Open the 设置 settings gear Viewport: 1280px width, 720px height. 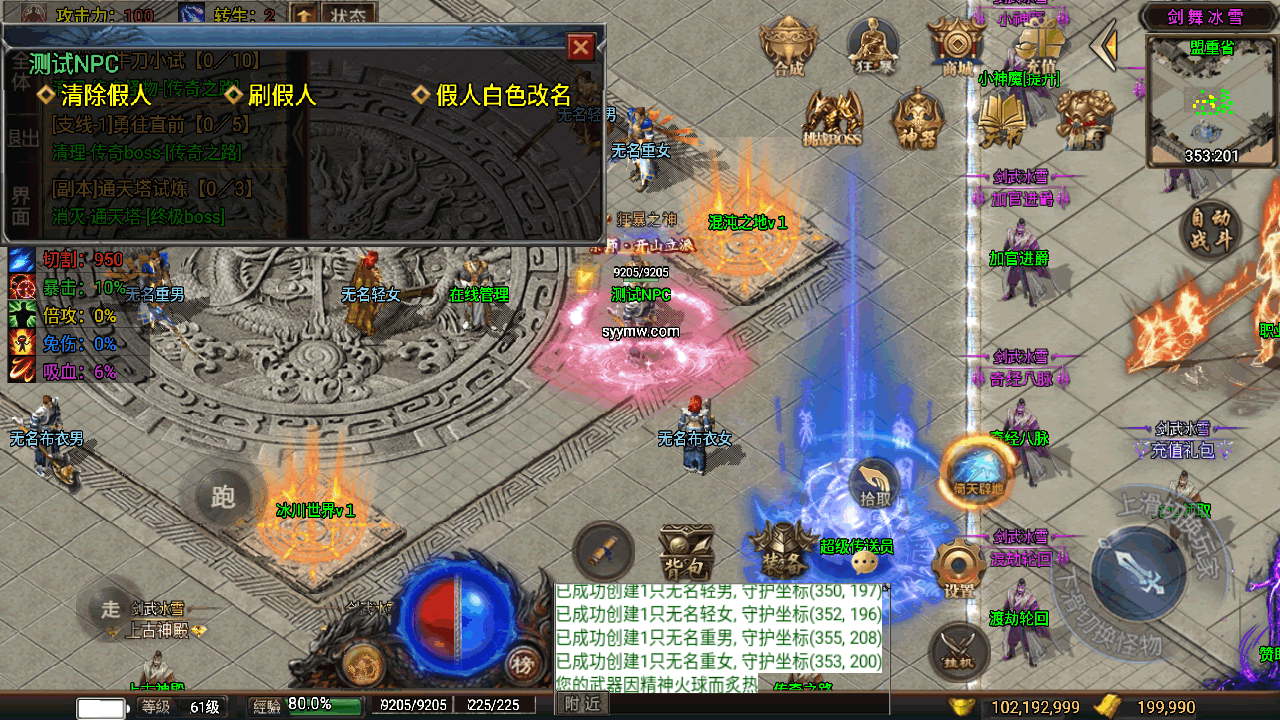(959, 570)
